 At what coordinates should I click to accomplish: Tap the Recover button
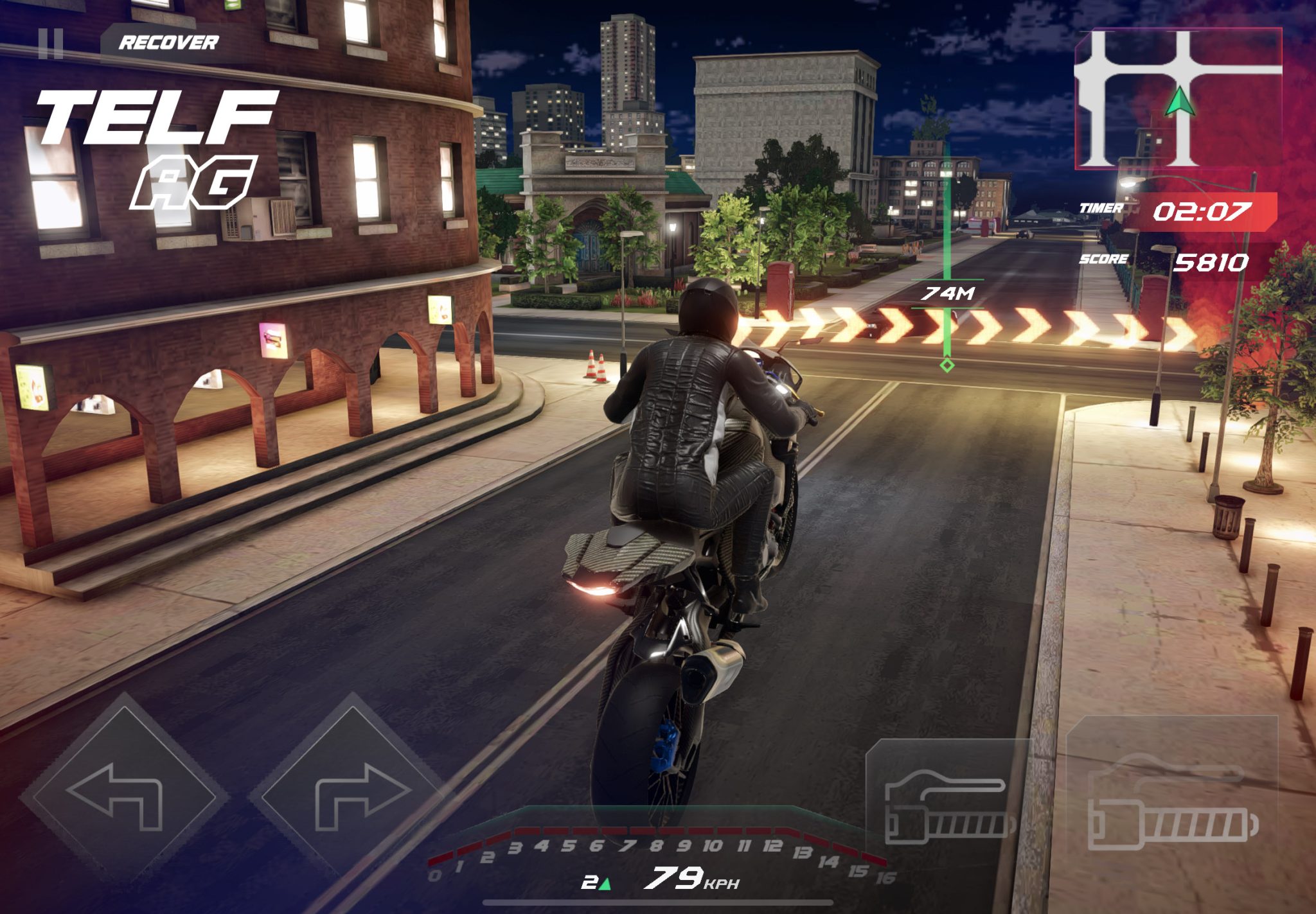[168, 43]
